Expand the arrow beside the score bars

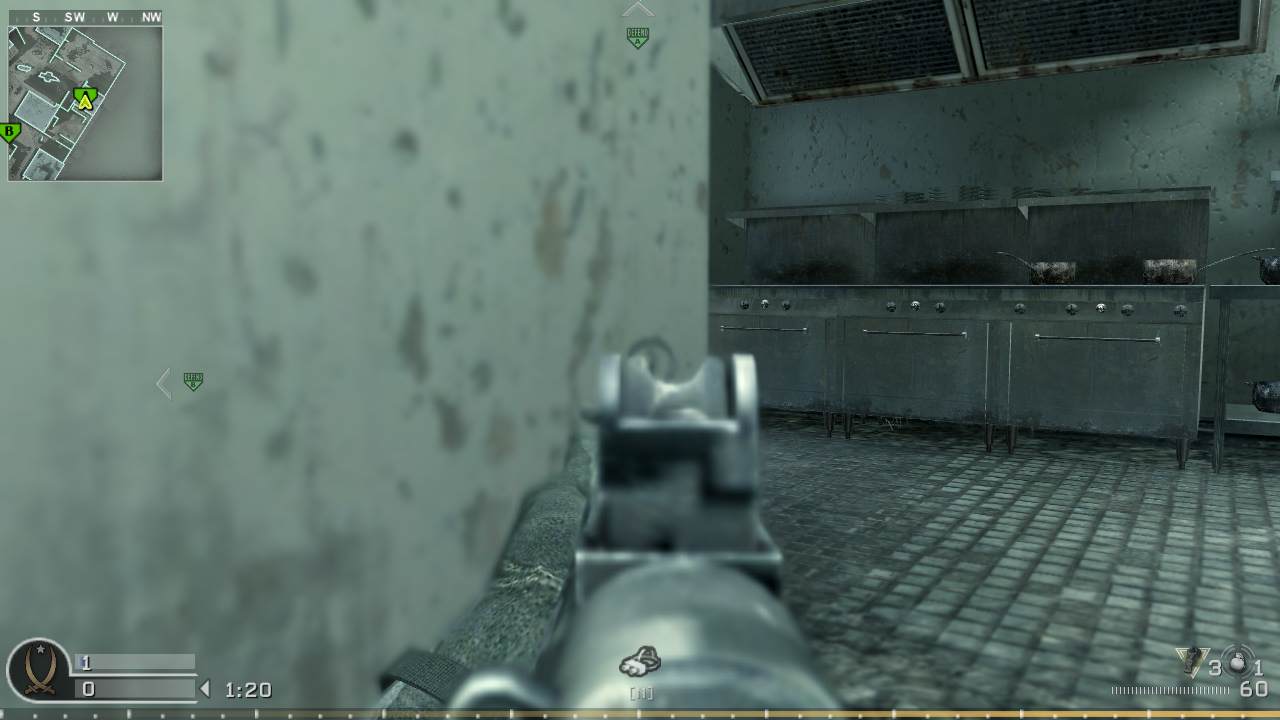(x=207, y=687)
